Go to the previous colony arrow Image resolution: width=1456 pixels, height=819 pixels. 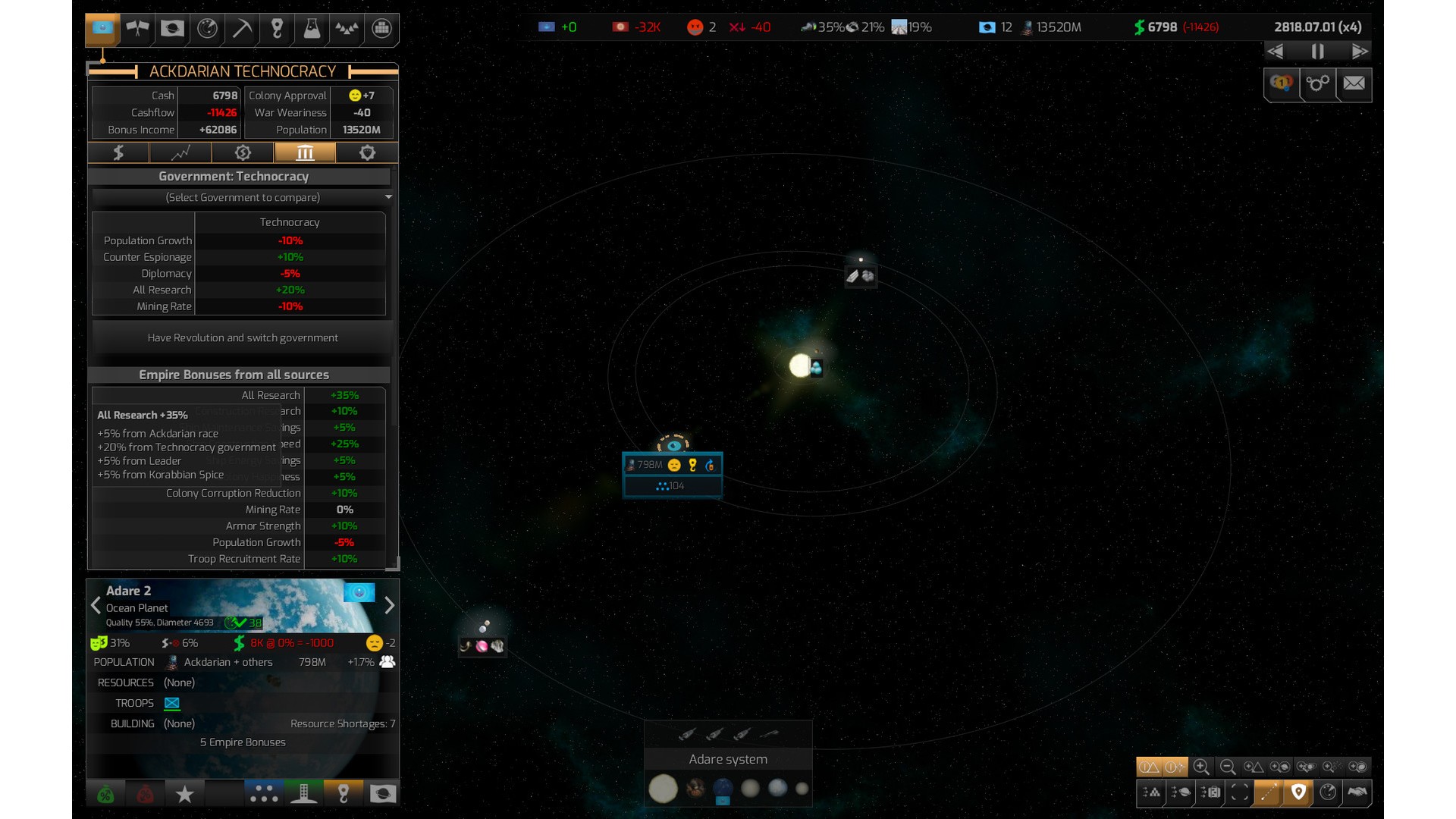point(96,605)
